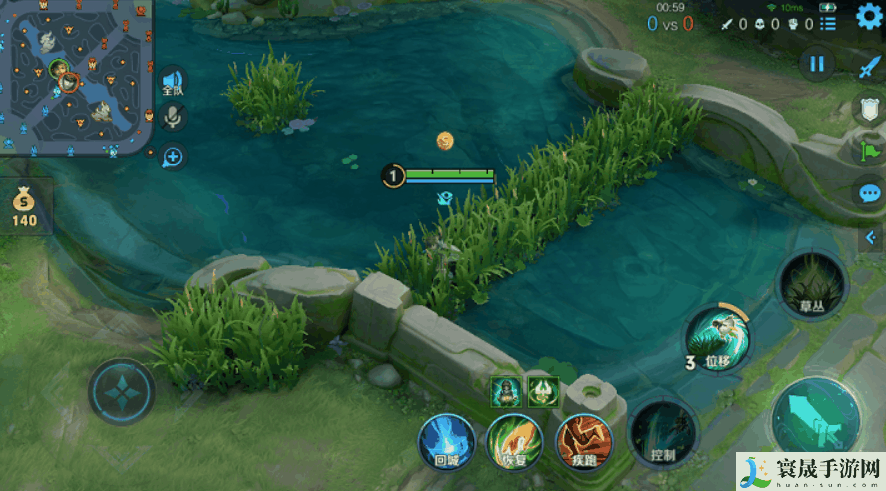Trigger the 疾跑 sprint spell

[x=583, y=441]
